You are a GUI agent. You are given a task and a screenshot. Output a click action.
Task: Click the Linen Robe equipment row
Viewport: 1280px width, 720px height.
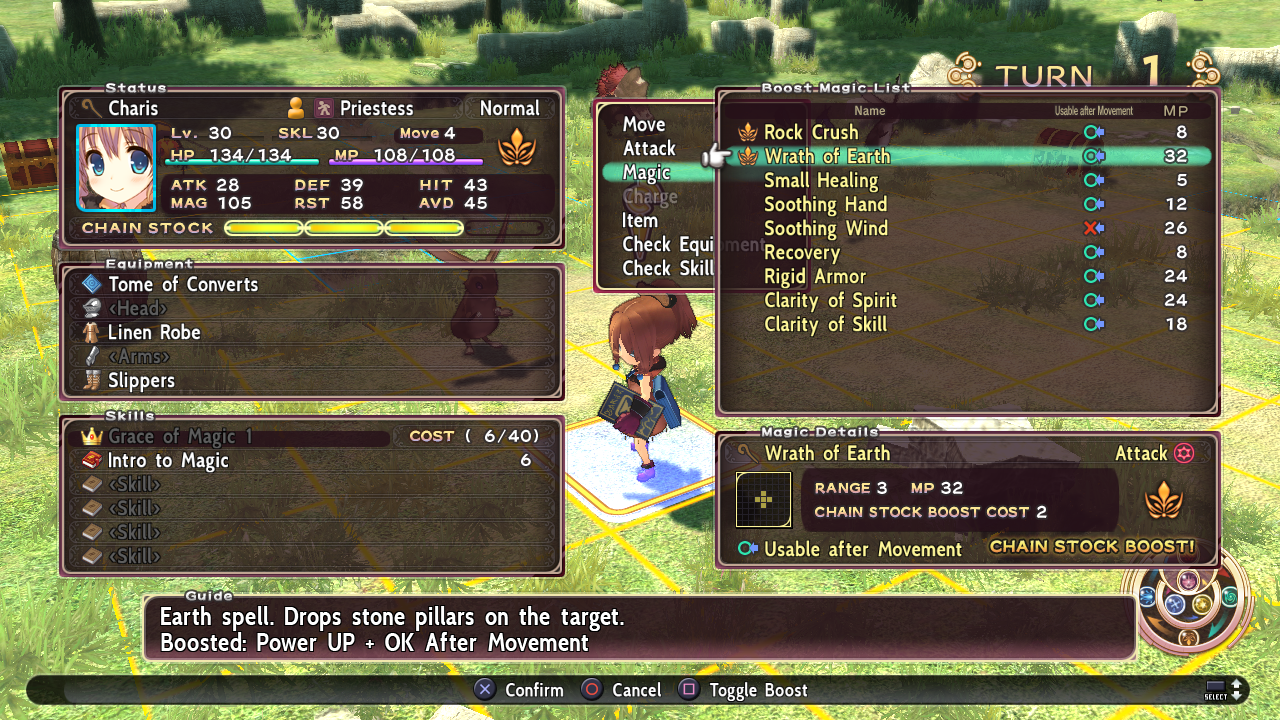(154, 333)
